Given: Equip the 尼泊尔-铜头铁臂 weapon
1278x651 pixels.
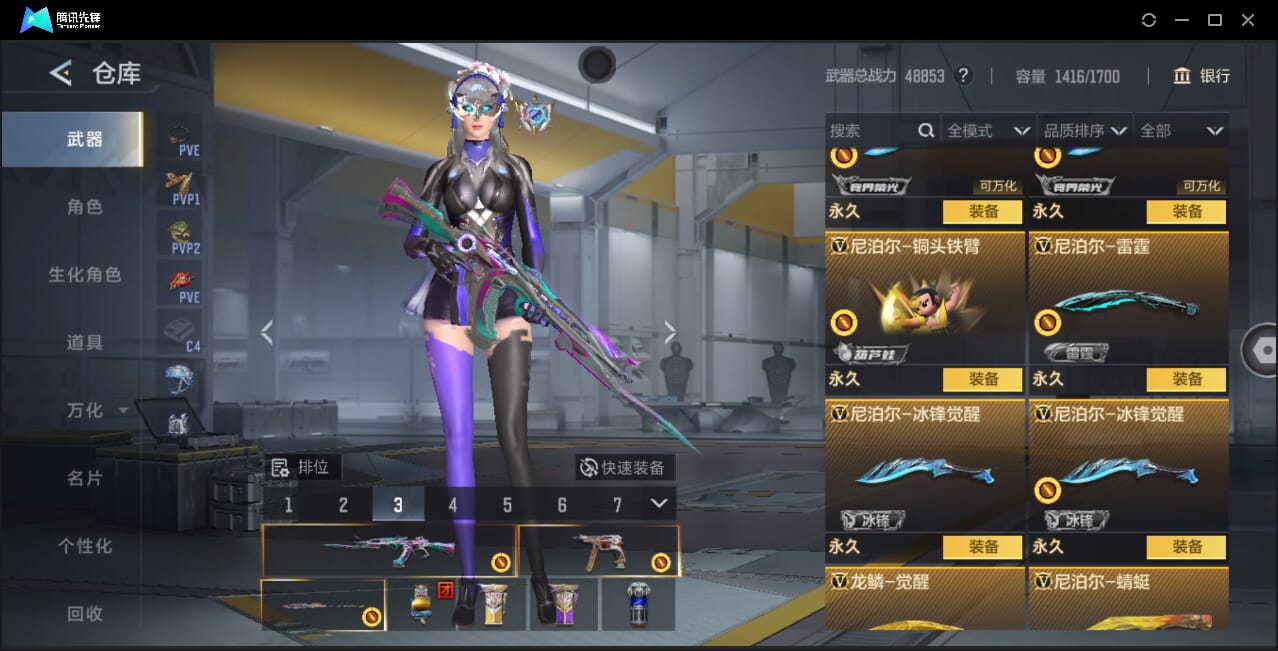Looking at the screenshot, I should click(x=982, y=379).
